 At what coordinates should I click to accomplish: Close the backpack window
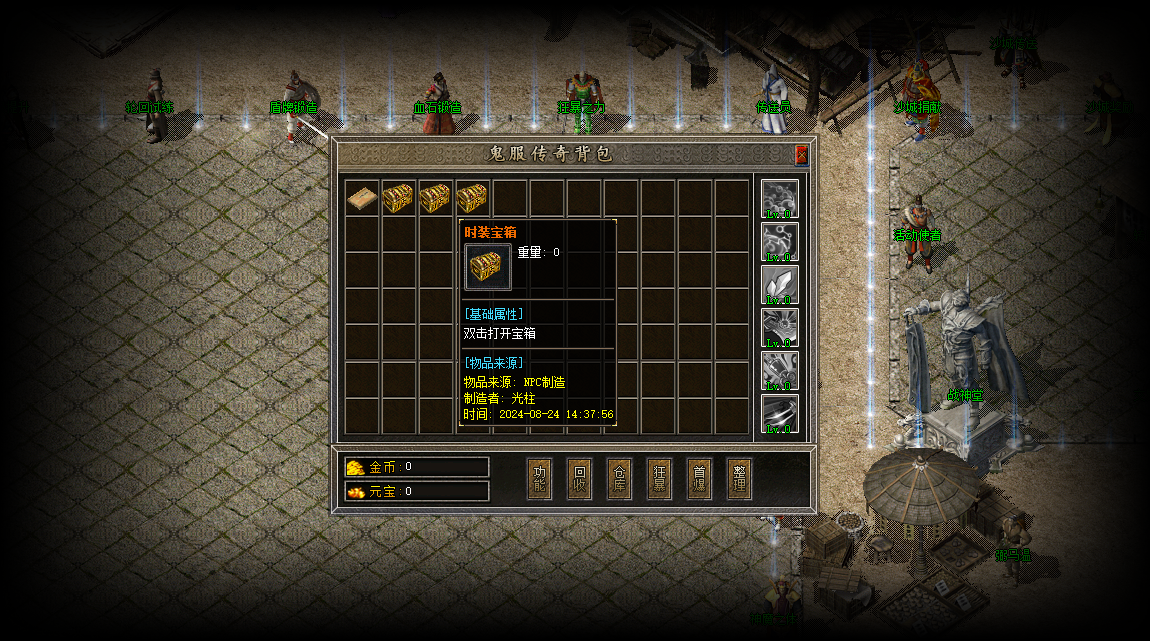[x=801, y=155]
